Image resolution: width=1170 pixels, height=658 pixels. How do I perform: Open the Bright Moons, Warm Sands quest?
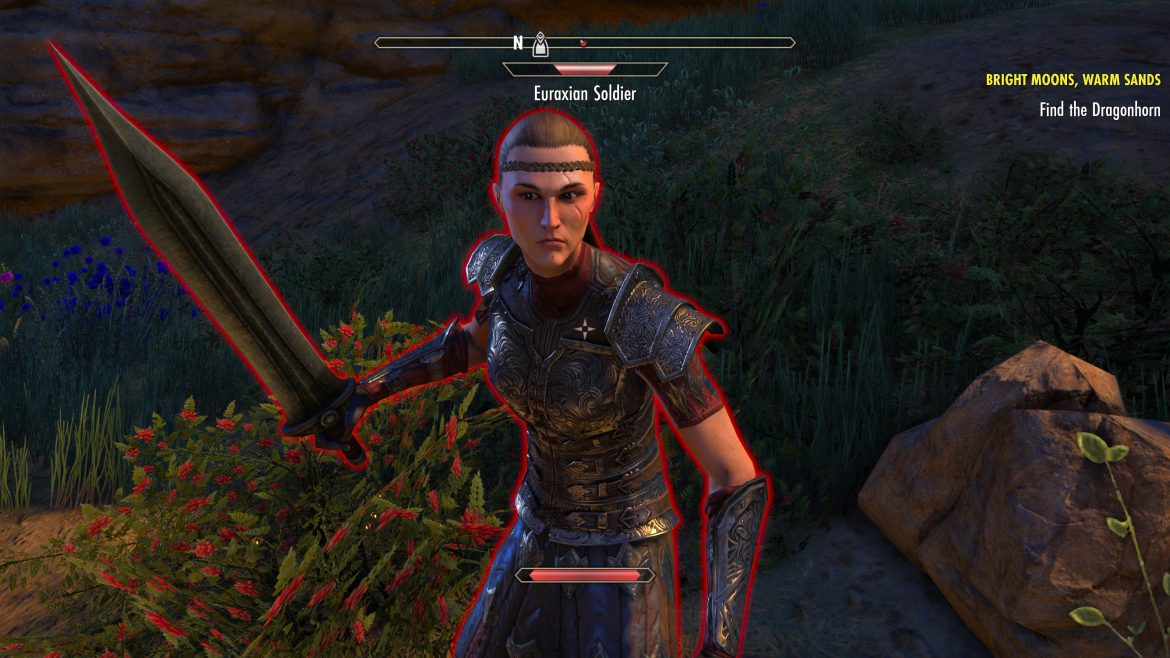[x=1070, y=80]
